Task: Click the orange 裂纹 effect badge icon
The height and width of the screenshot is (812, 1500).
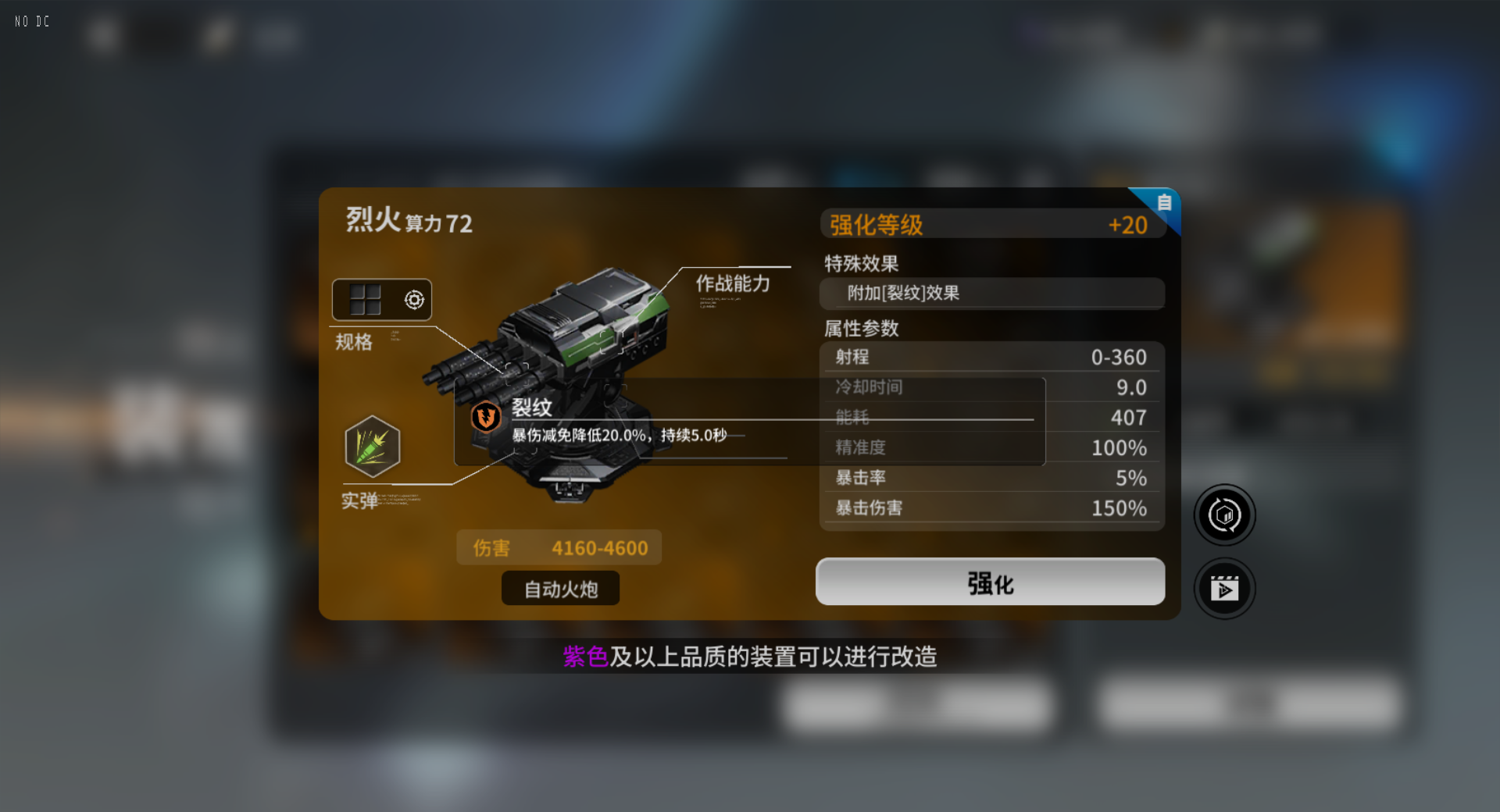Action: tap(484, 417)
